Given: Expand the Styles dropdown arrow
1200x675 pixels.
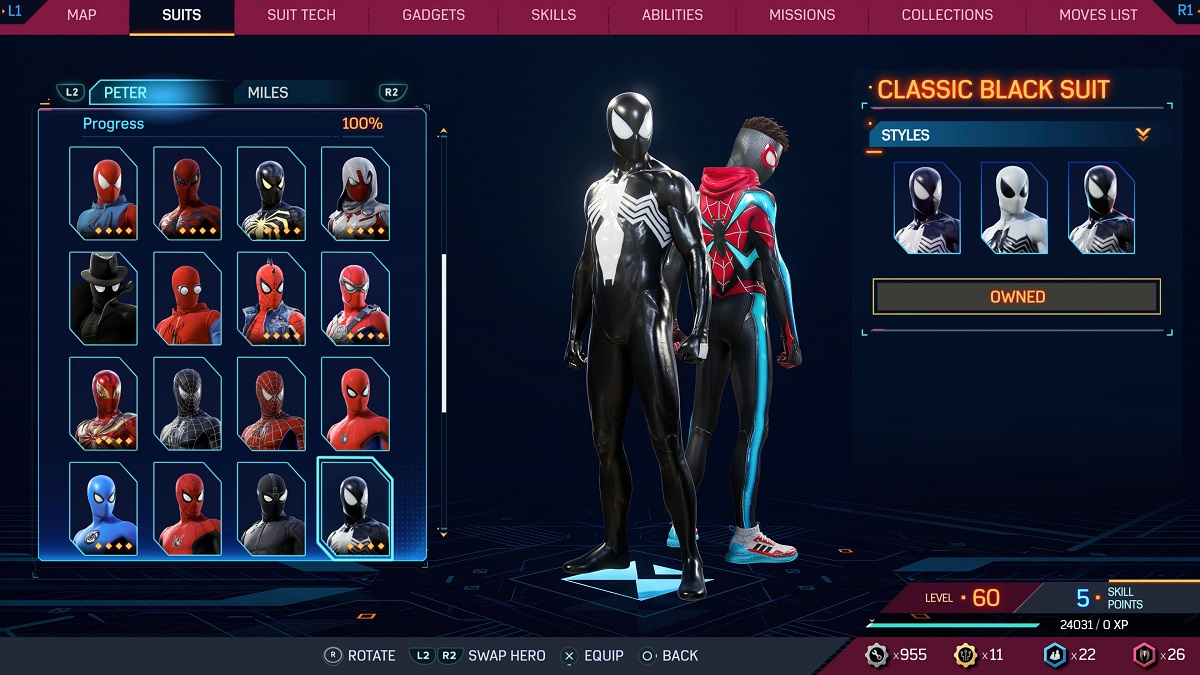Looking at the screenshot, I should pos(1143,135).
